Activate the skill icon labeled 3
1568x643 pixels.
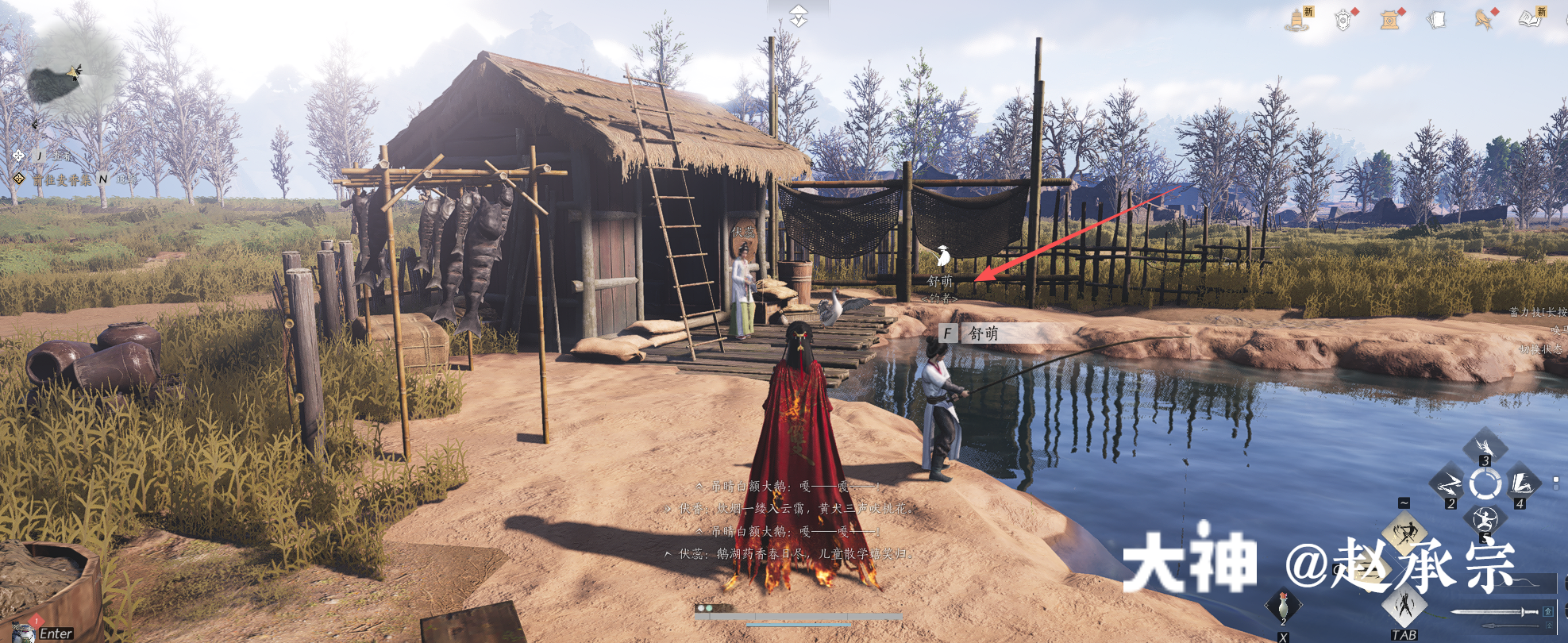point(1484,445)
